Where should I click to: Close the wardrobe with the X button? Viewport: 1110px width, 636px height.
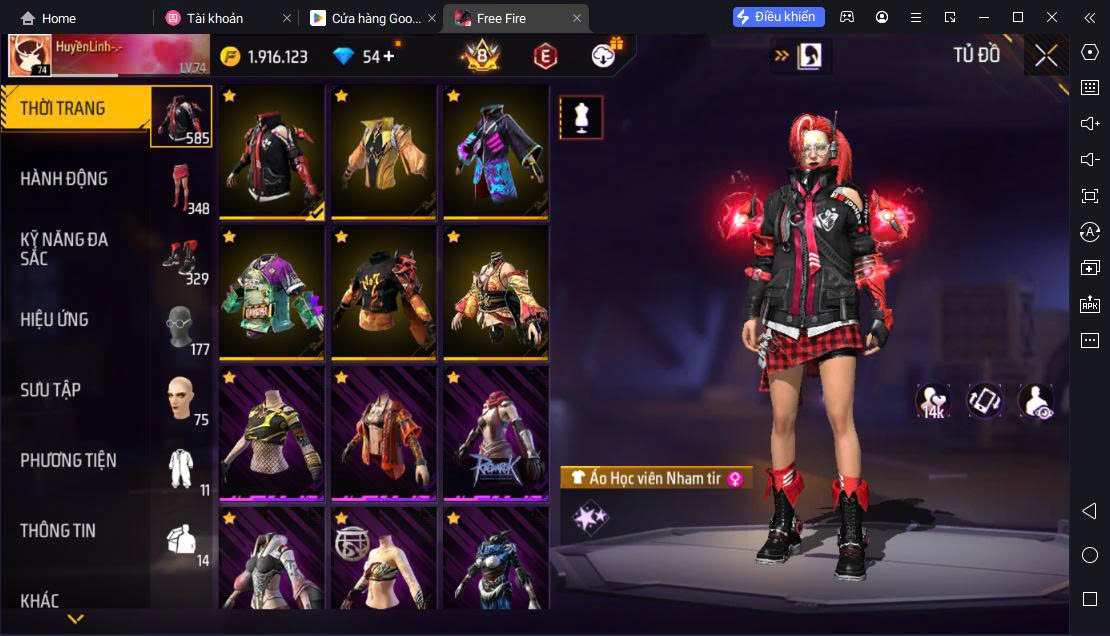pos(1046,56)
